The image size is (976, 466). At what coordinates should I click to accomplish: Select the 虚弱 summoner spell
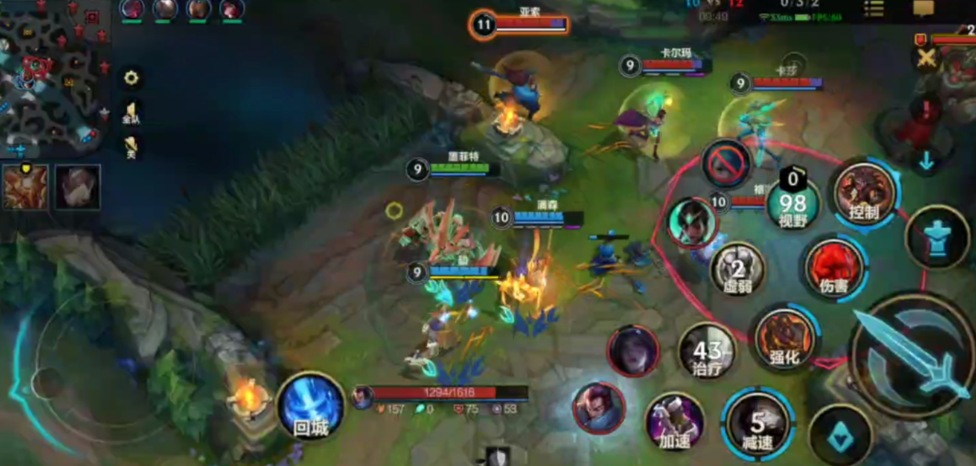click(x=738, y=268)
